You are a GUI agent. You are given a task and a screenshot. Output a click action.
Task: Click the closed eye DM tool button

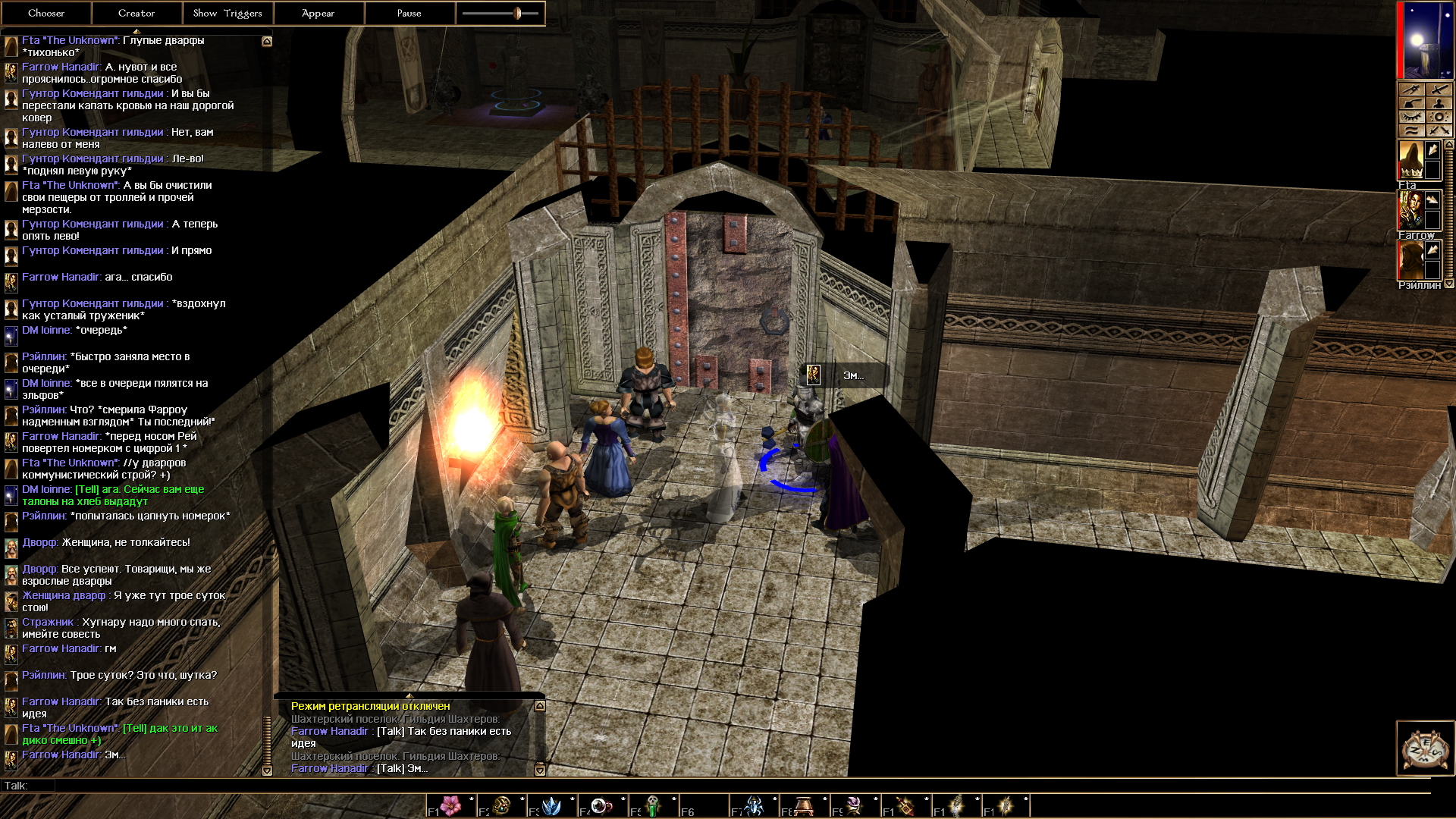(1411, 118)
